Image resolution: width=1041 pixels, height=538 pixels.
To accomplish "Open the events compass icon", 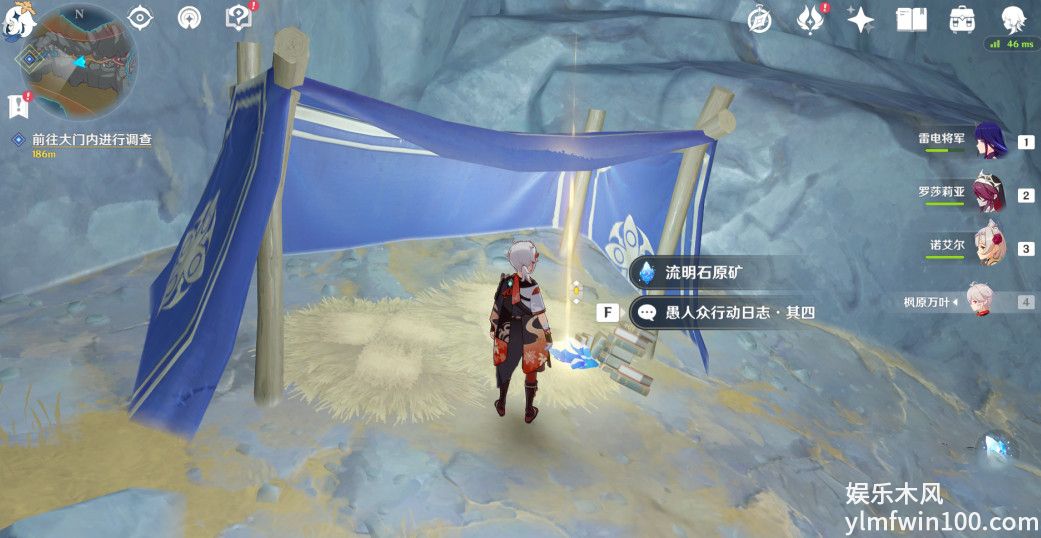I will (x=761, y=19).
